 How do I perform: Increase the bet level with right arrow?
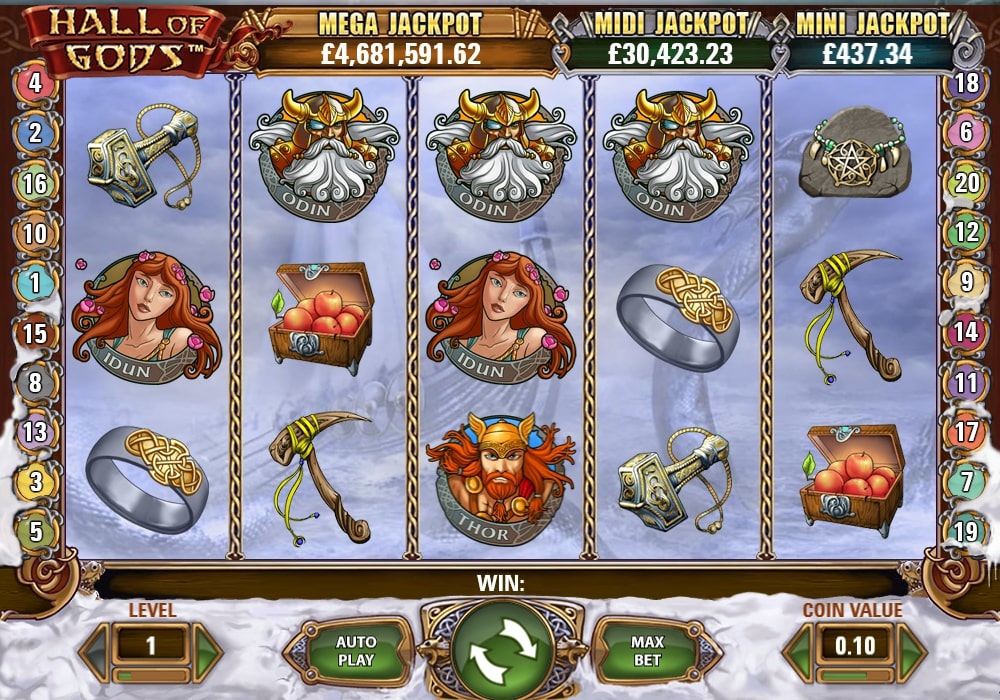(x=208, y=649)
